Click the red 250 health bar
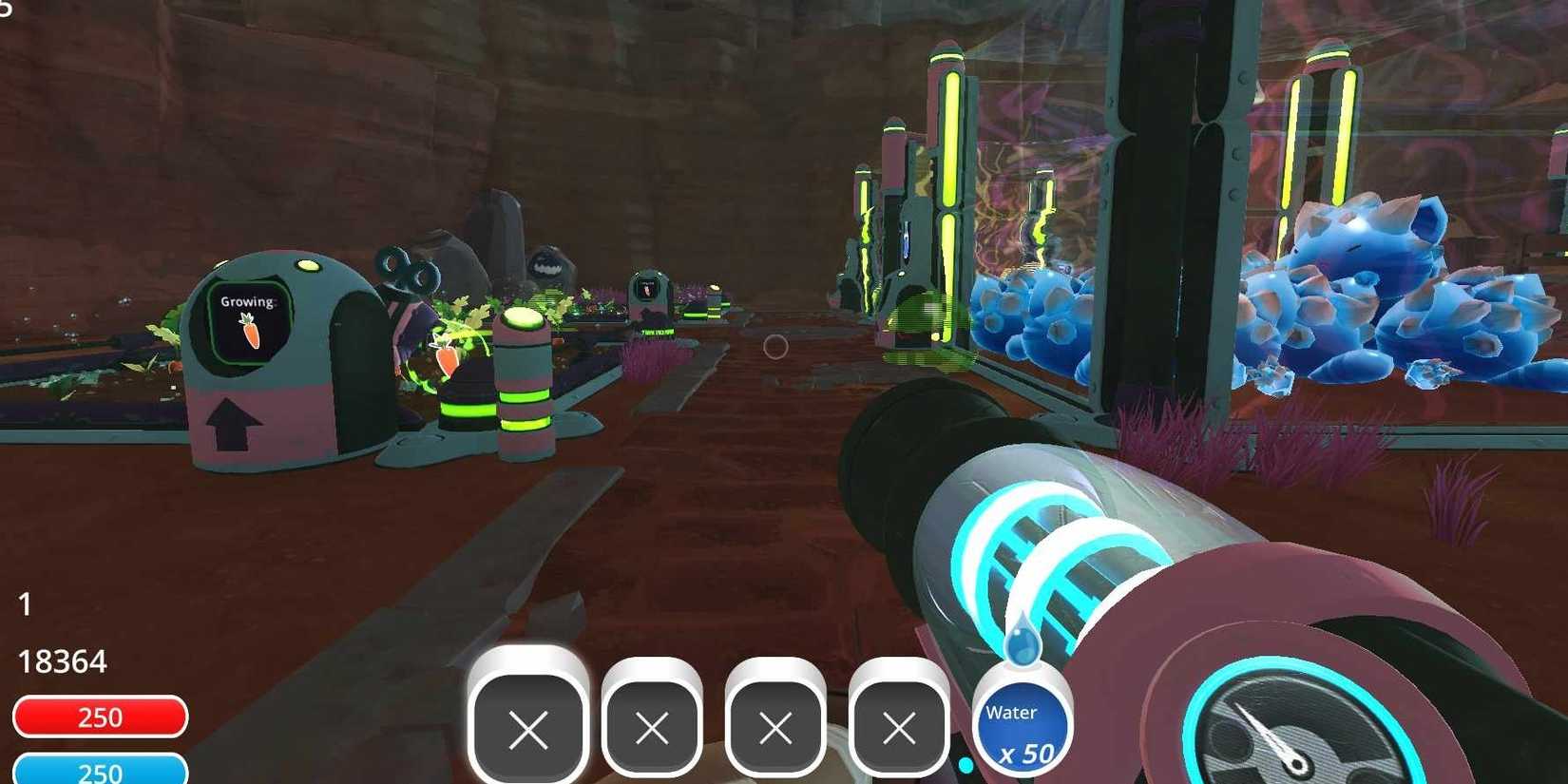Screen dimensions: 1568x784 click(x=100, y=717)
